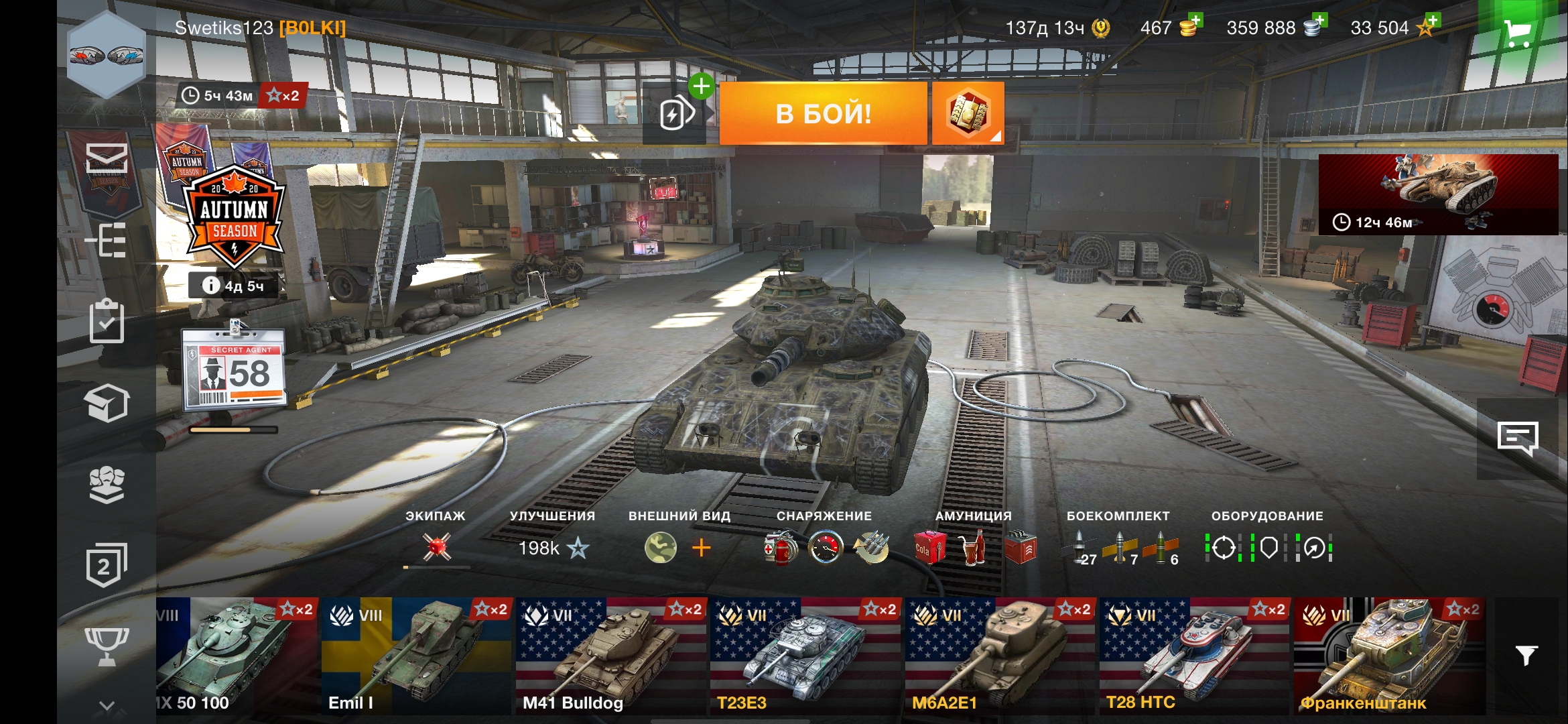The height and width of the screenshot is (724, 1568).
Task: Select the T23E3 tank
Action: [x=804, y=656]
